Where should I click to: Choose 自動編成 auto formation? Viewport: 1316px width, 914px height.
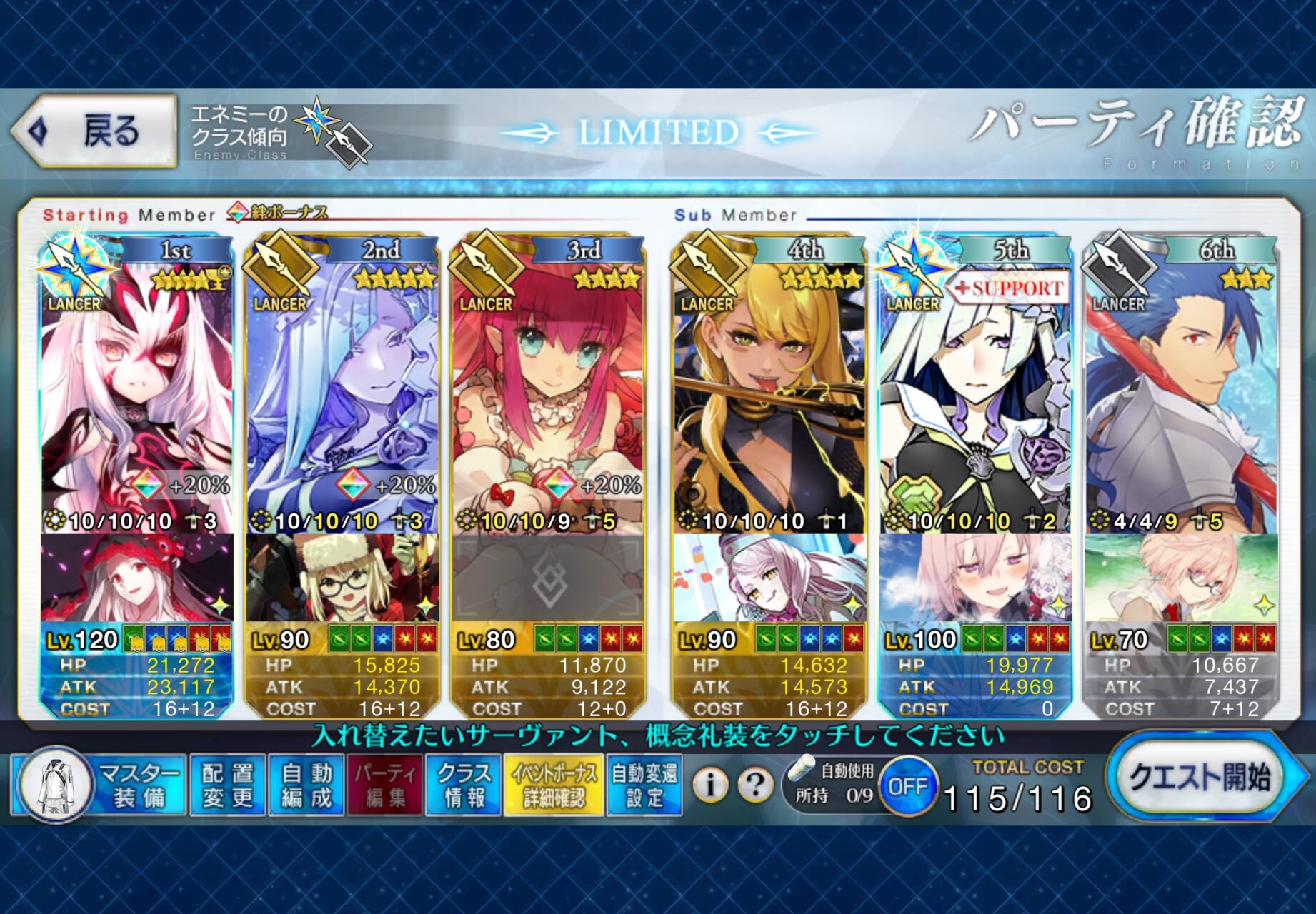click(x=306, y=785)
